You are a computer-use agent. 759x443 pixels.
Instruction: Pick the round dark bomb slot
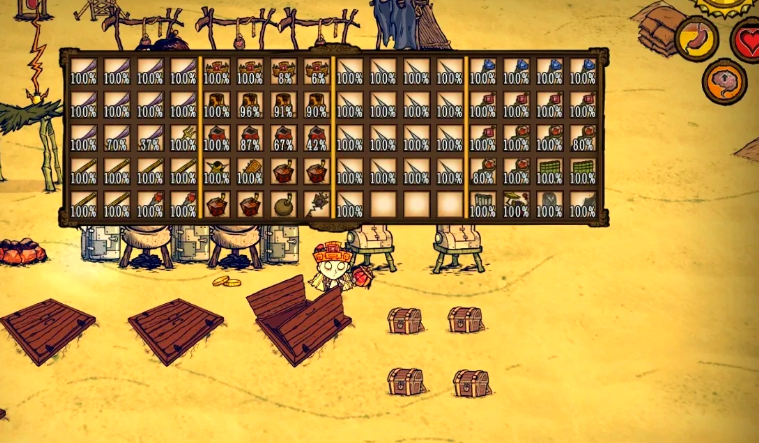click(x=284, y=205)
